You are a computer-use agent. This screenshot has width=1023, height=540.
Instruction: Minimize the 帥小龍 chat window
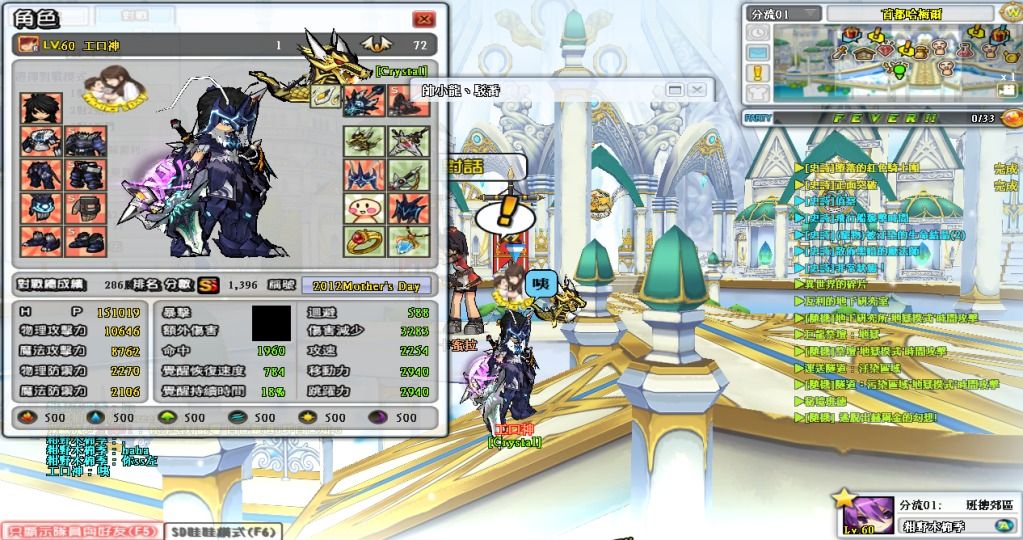click(x=675, y=90)
